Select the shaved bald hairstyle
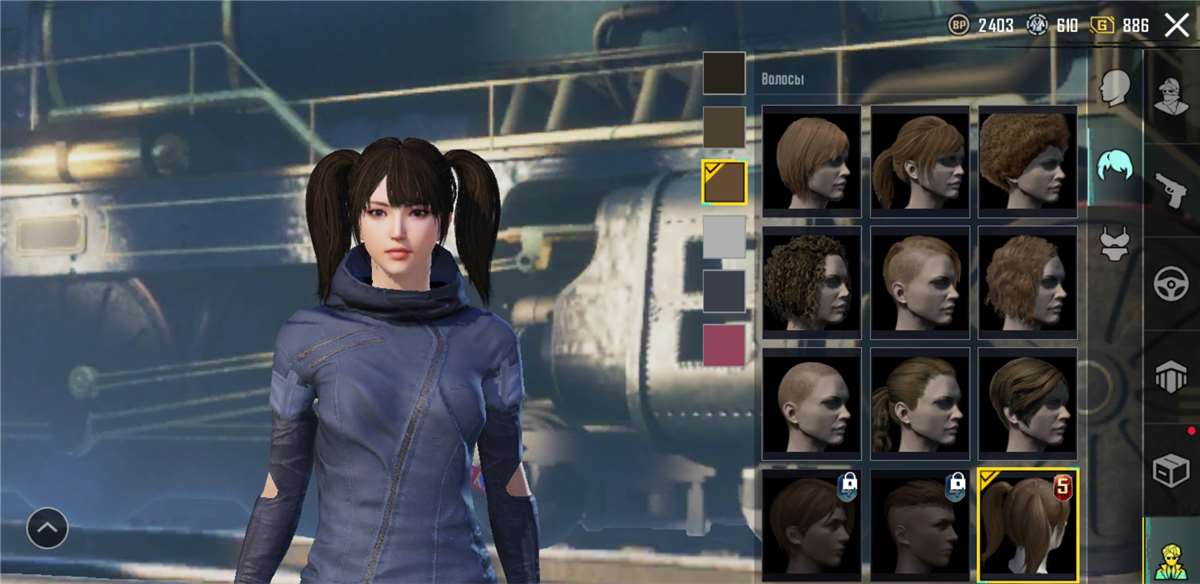The image size is (1200, 584). pyautogui.click(x=811, y=400)
